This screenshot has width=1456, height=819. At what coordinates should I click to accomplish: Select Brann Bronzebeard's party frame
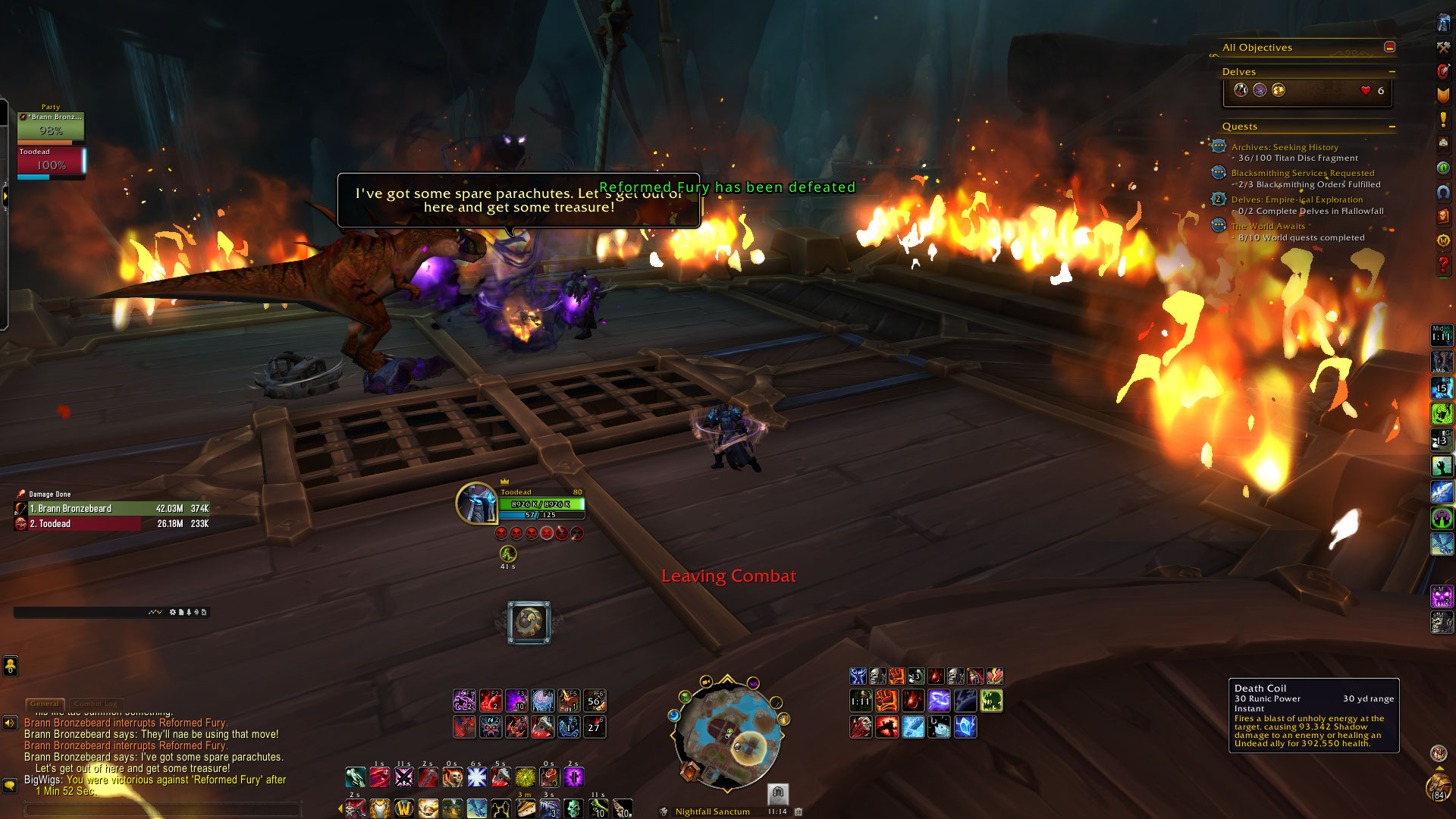[51, 126]
